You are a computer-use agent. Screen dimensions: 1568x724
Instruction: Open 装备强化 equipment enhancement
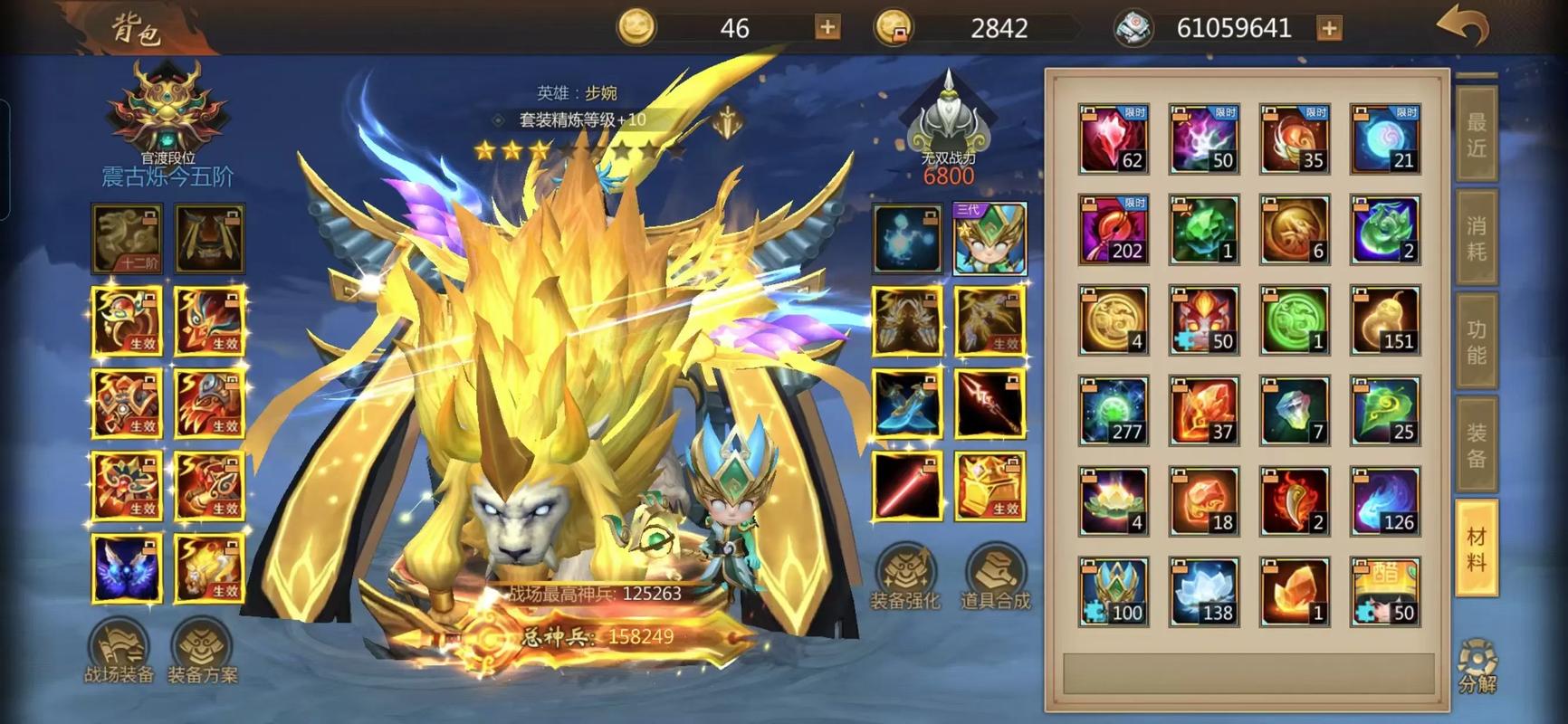[x=904, y=578]
